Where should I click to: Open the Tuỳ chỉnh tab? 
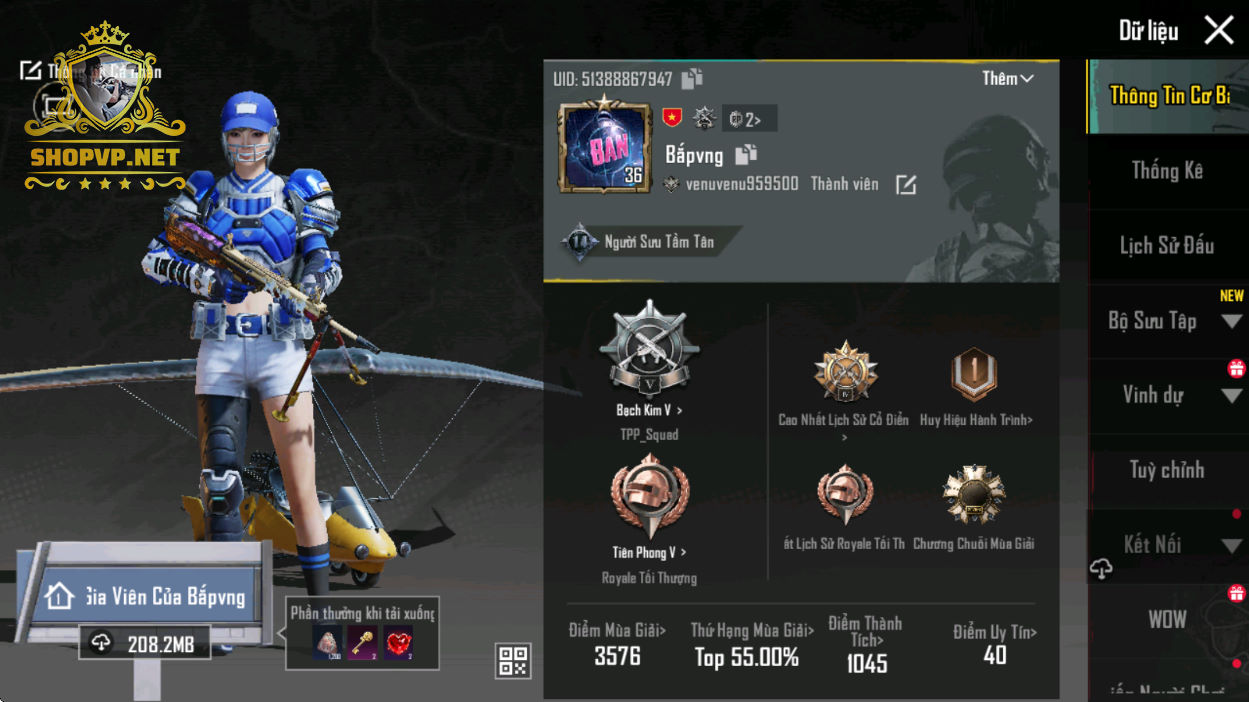1166,470
